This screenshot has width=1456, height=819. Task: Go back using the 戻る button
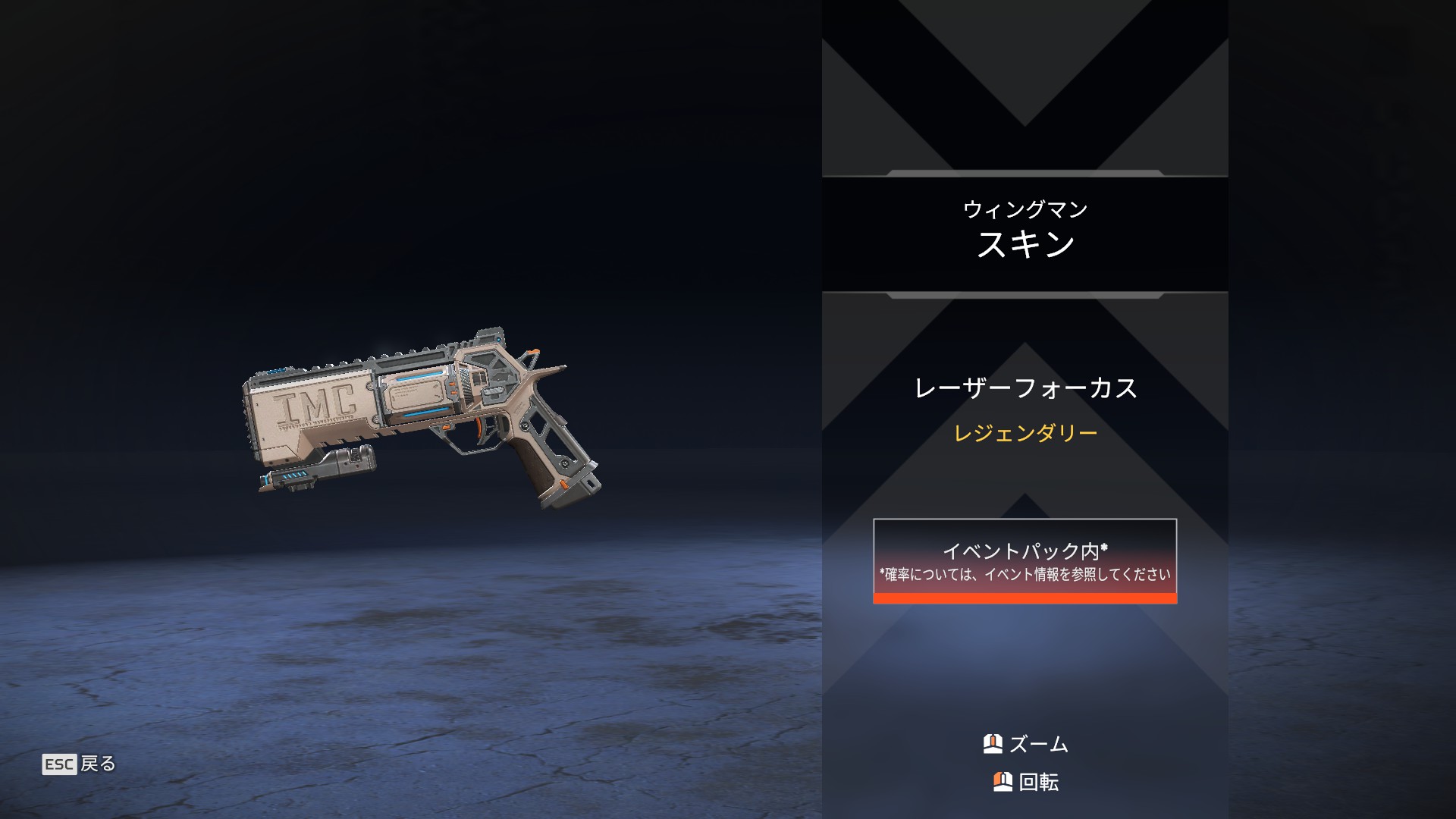(80, 764)
